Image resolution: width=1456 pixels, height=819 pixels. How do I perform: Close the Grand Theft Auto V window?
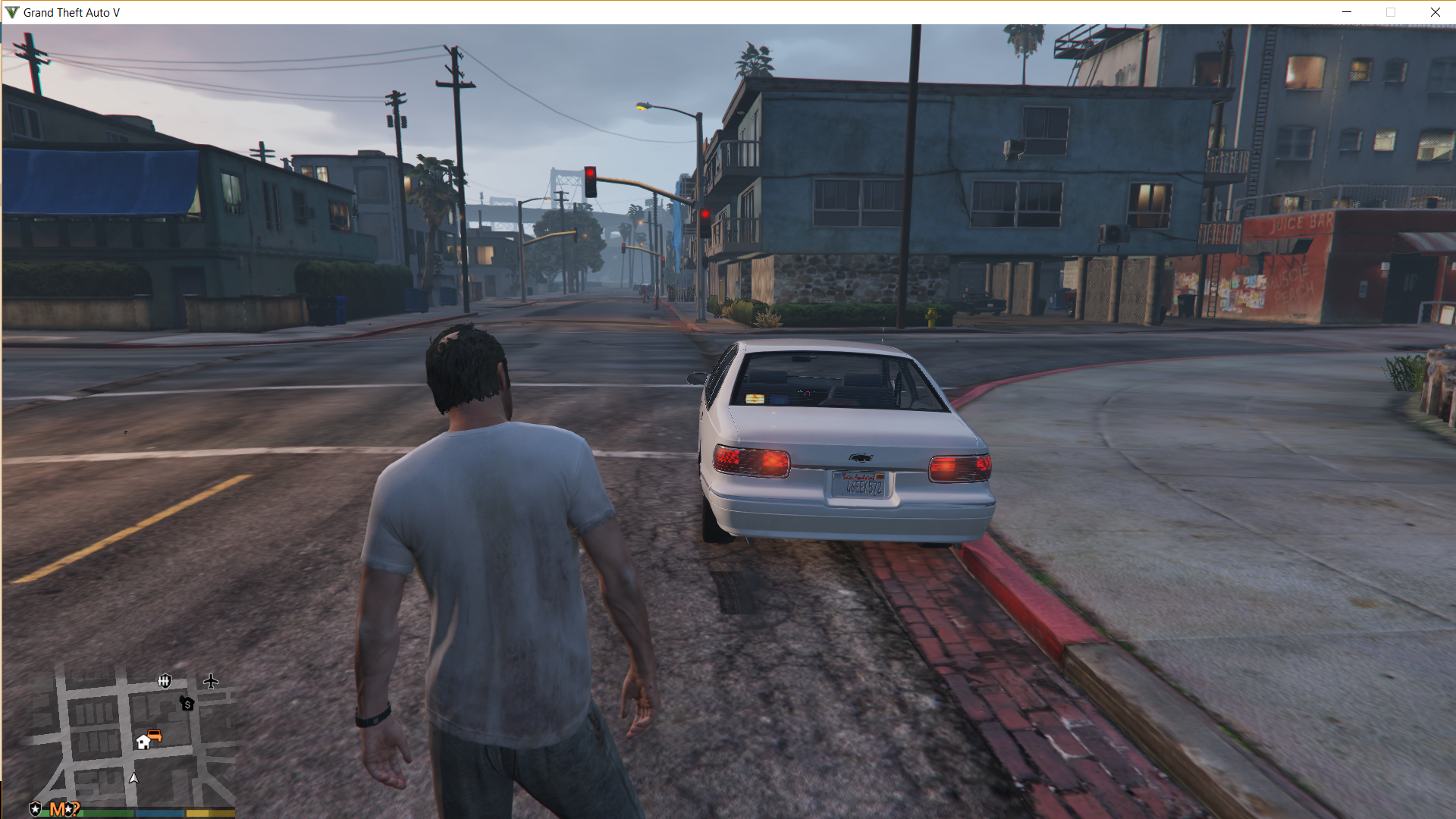[1435, 12]
